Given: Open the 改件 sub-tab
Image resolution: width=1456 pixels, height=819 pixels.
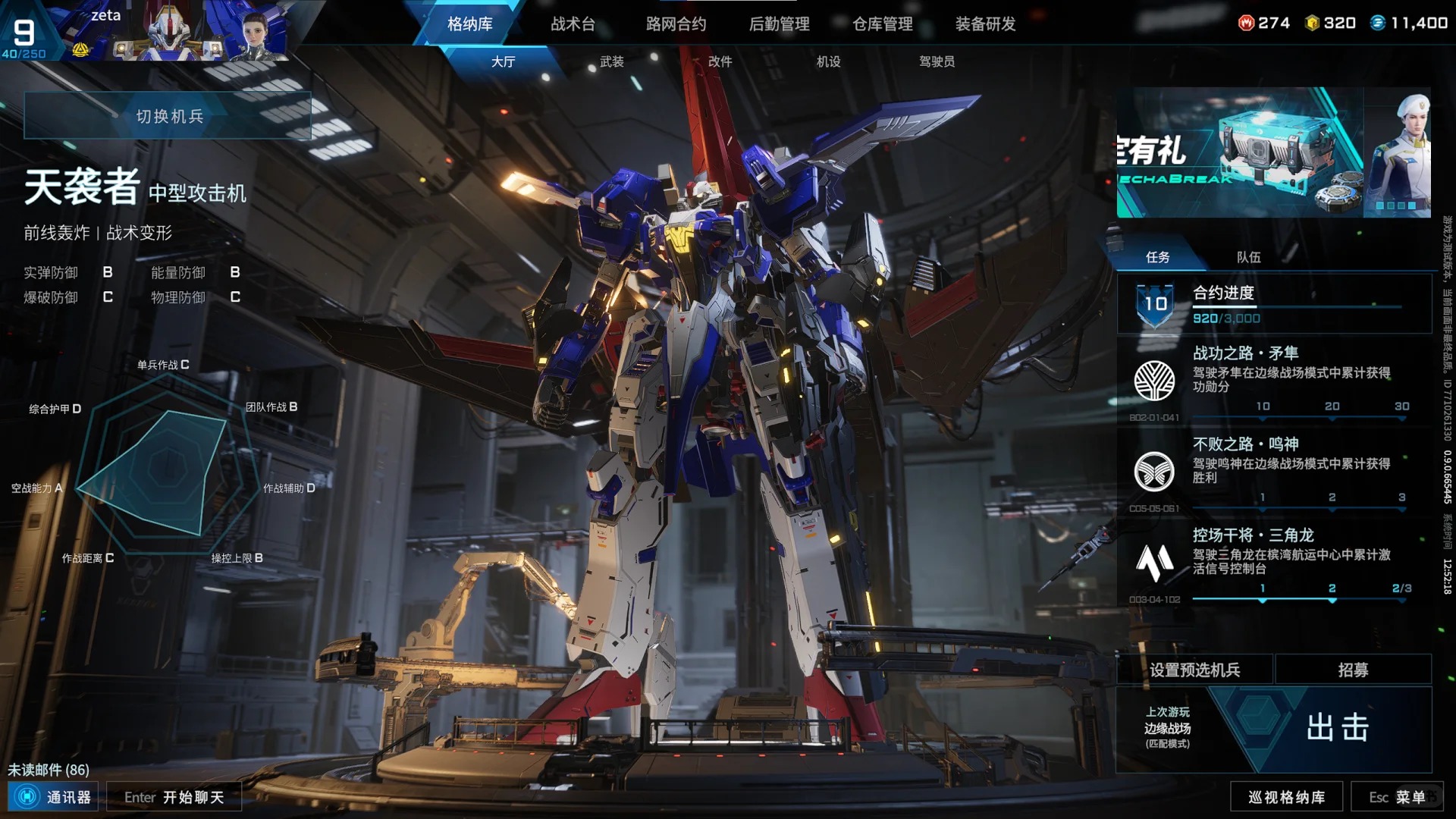Looking at the screenshot, I should [720, 61].
